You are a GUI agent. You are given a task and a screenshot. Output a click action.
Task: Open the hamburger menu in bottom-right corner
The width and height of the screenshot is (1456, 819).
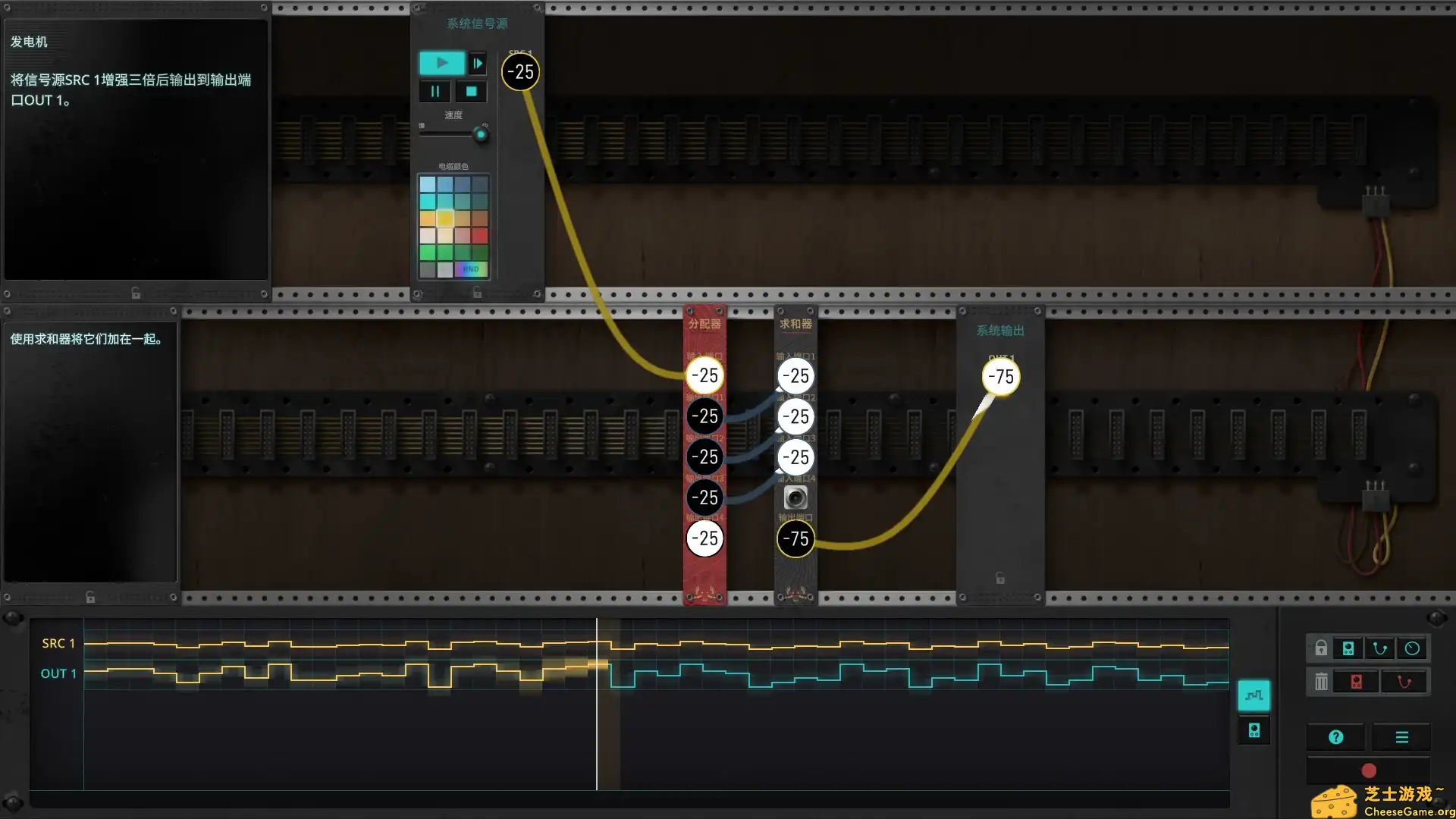point(1401,736)
